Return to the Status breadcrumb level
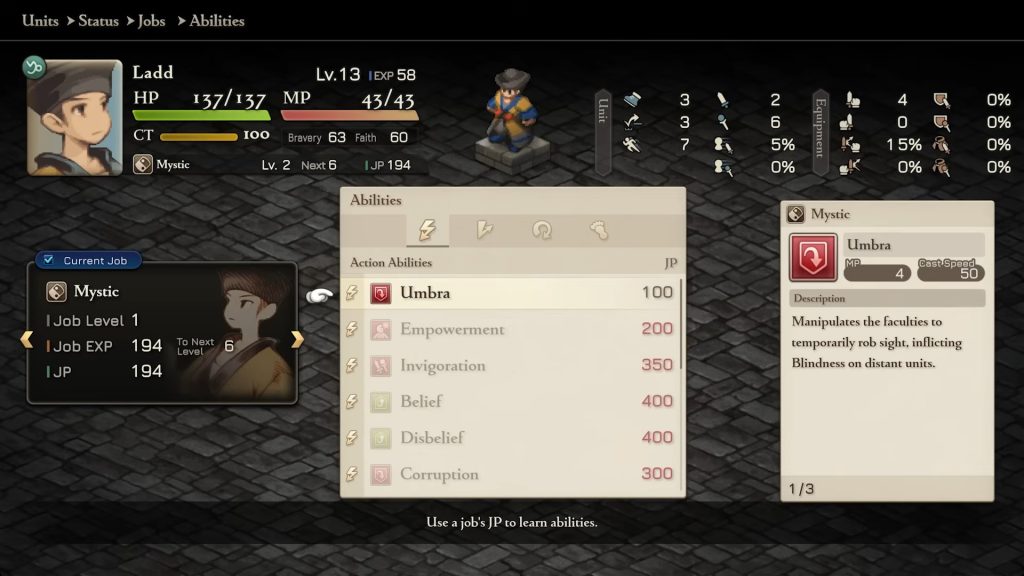Viewport: 1024px width, 576px height. click(98, 20)
